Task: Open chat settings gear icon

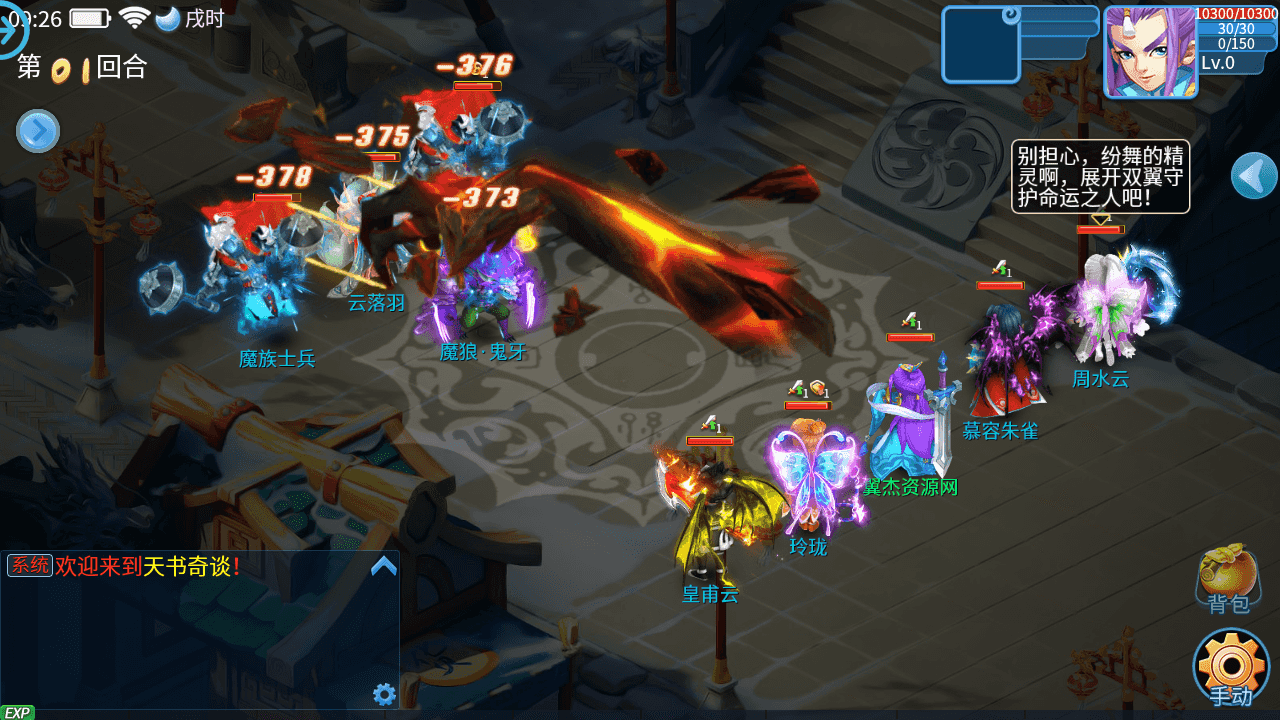Action: tap(384, 694)
